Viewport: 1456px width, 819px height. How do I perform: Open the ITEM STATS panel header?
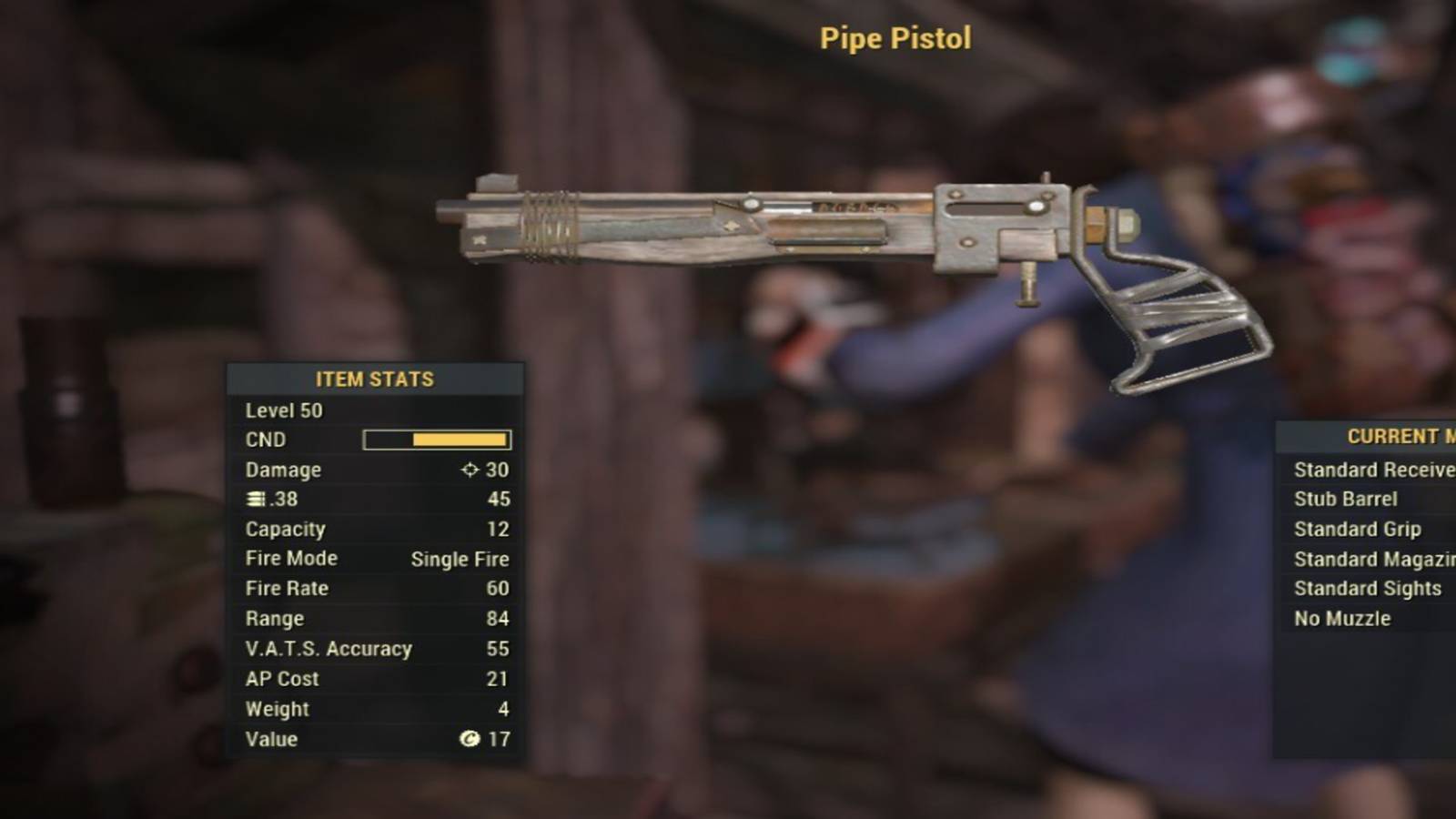373,379
